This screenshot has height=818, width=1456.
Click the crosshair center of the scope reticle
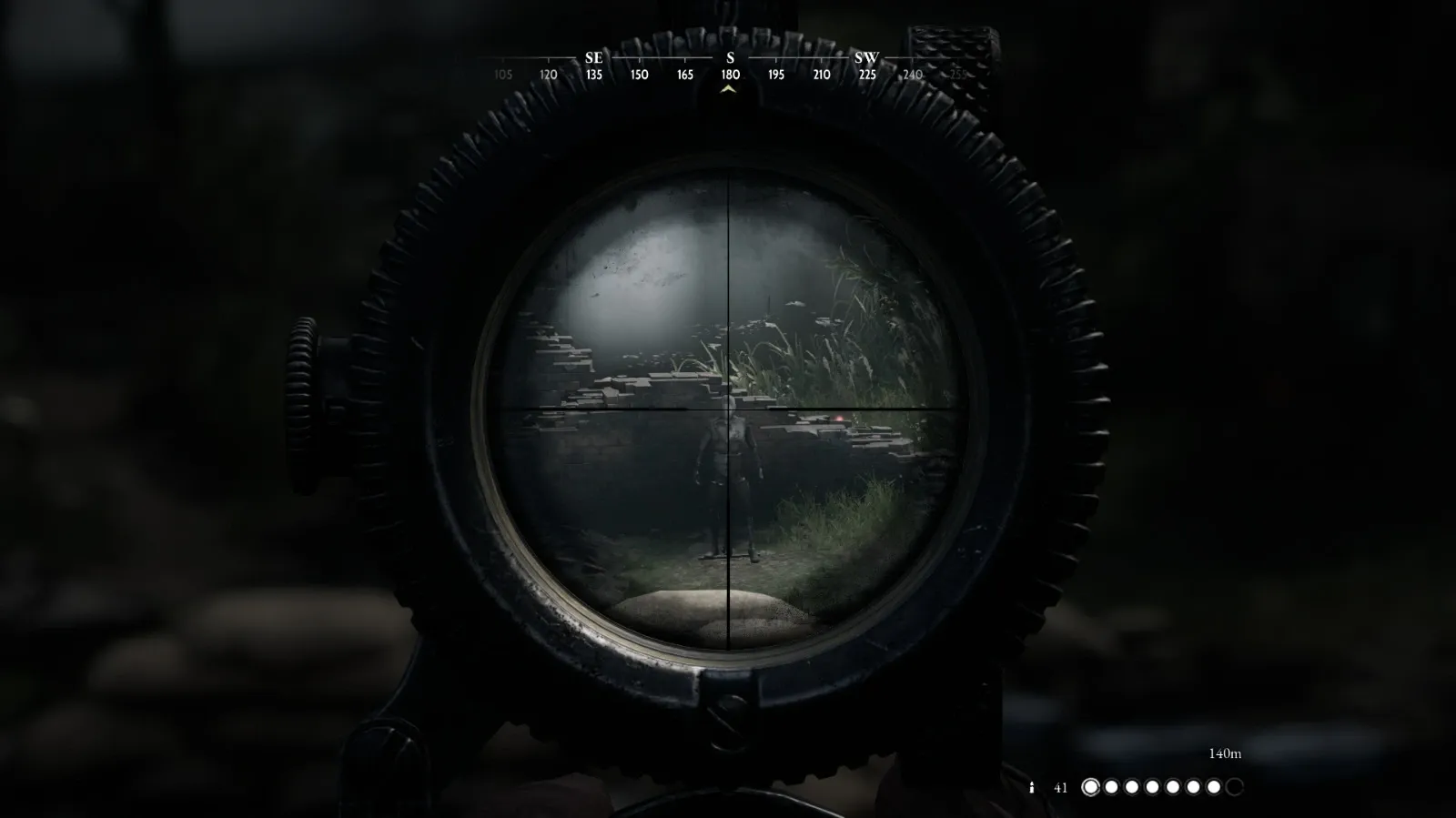tap(730, 411)
